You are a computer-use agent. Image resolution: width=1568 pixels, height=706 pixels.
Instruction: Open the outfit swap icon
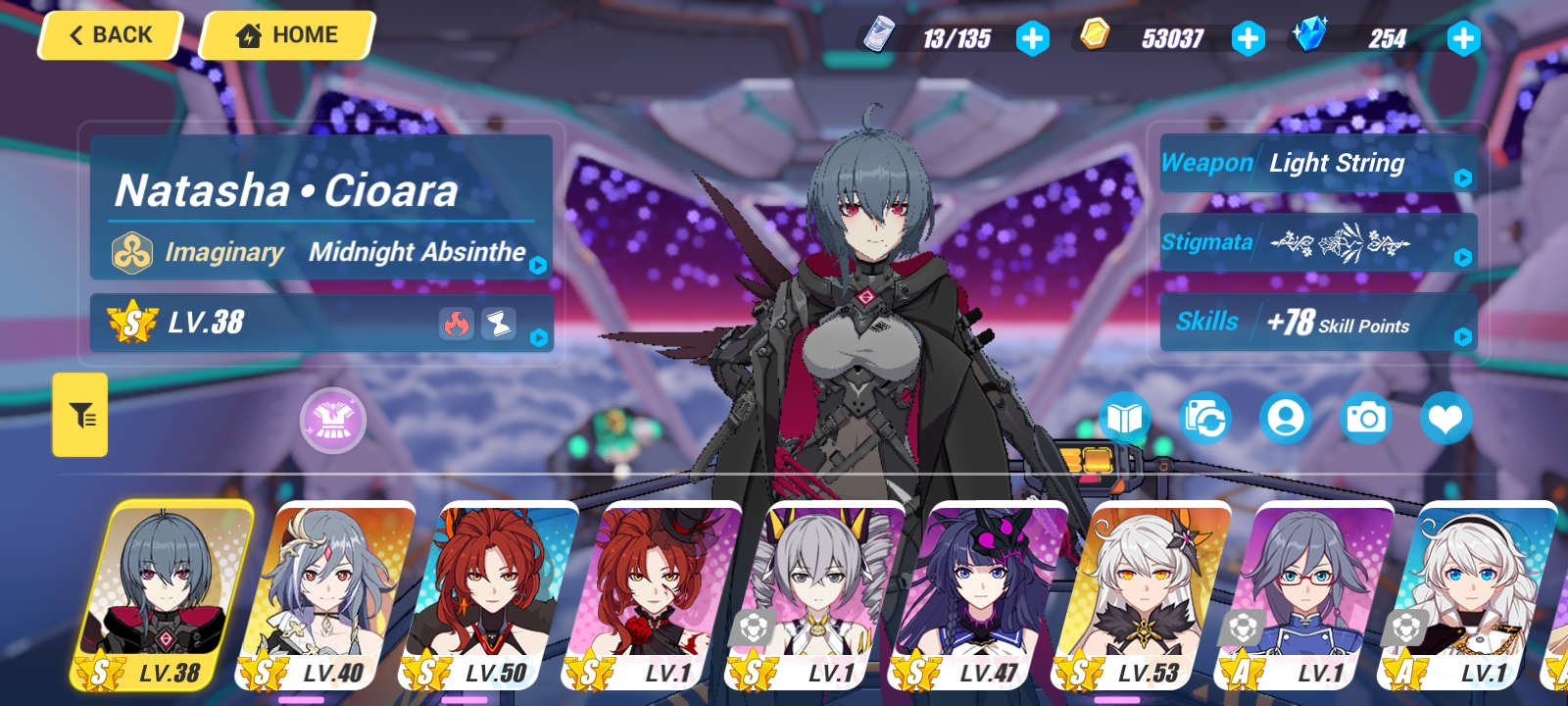[1203, 417]
